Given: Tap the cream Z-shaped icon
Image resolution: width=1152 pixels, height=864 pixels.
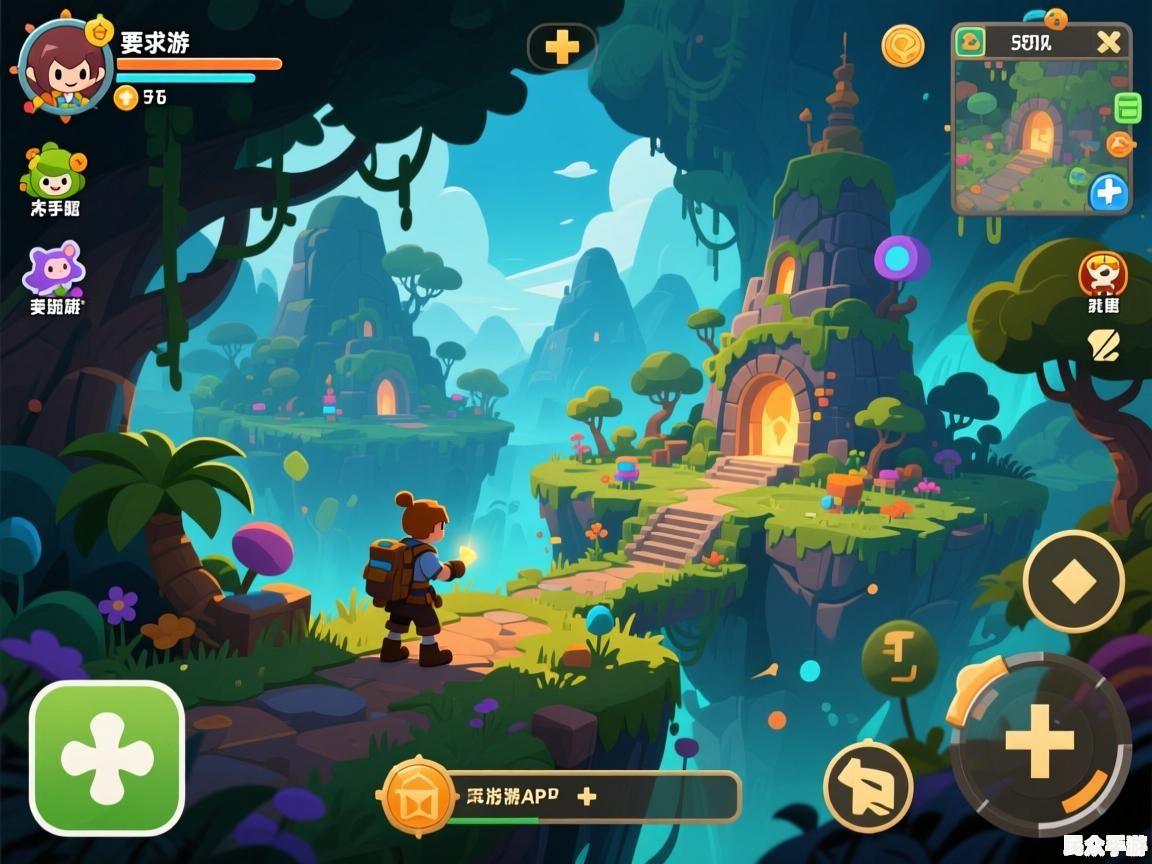Looking at the screenshot, I should click(x=1103, y=346).
